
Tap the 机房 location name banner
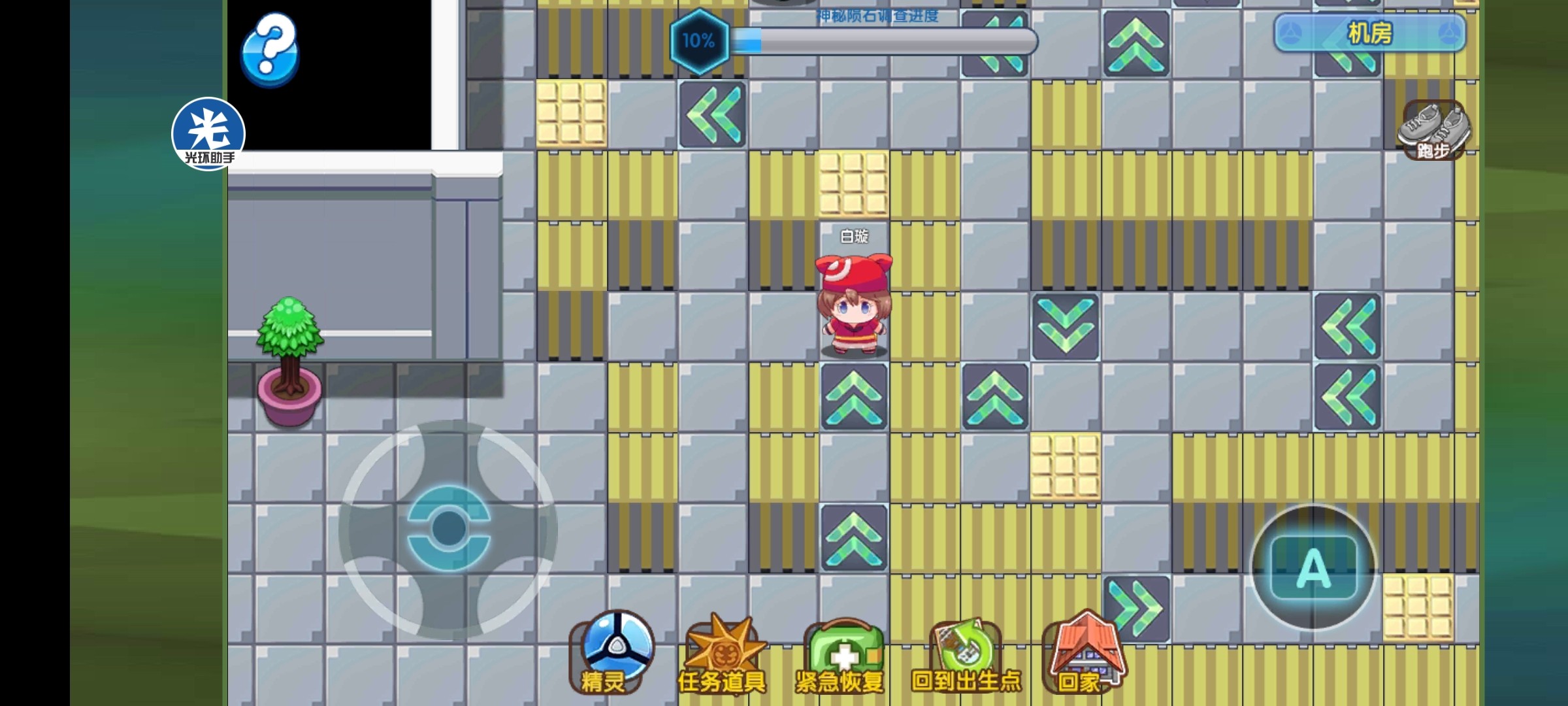[1369, 33]
